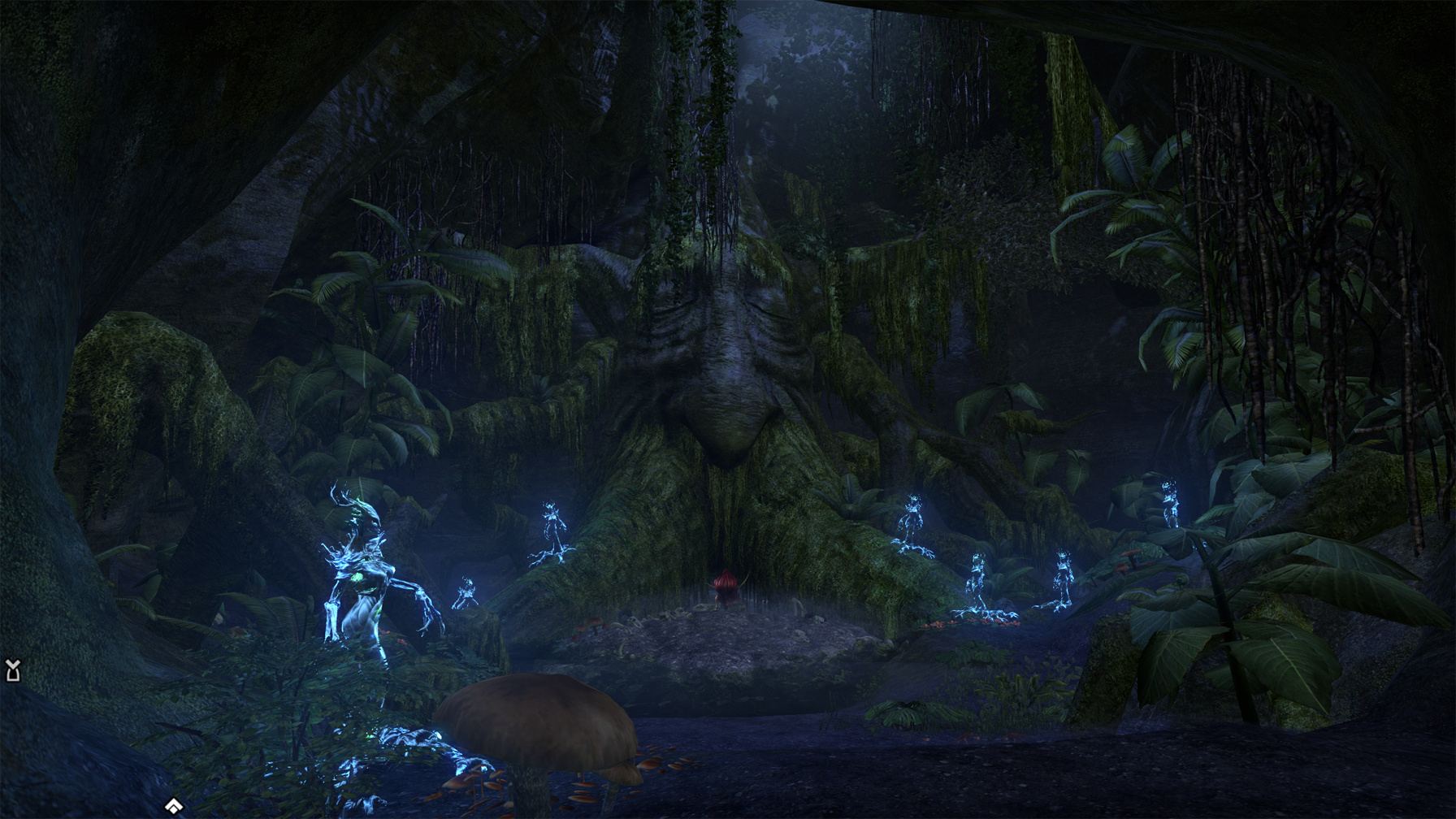Click the white chevron diamond marker icon
Viewport: 1456px width, 819px height.
click(174, 806)
